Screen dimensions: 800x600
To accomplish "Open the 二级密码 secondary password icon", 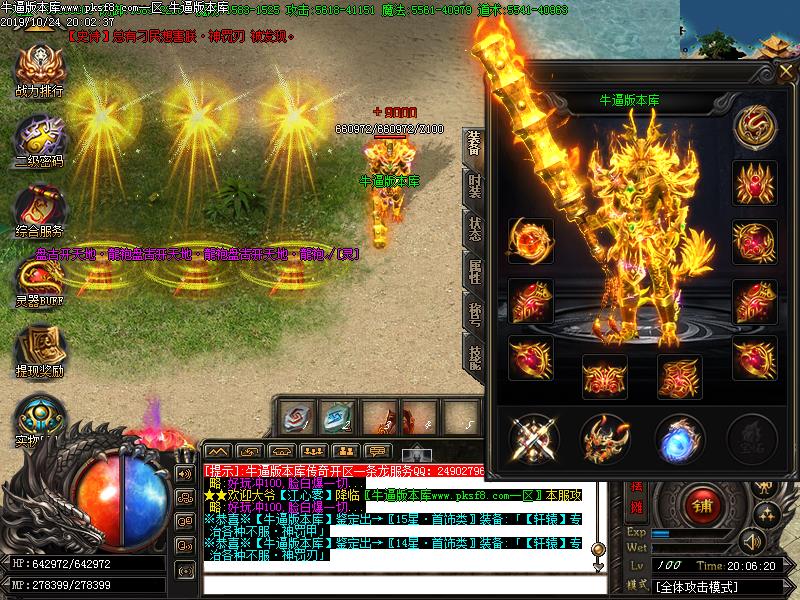I will [x=39, y=140].
